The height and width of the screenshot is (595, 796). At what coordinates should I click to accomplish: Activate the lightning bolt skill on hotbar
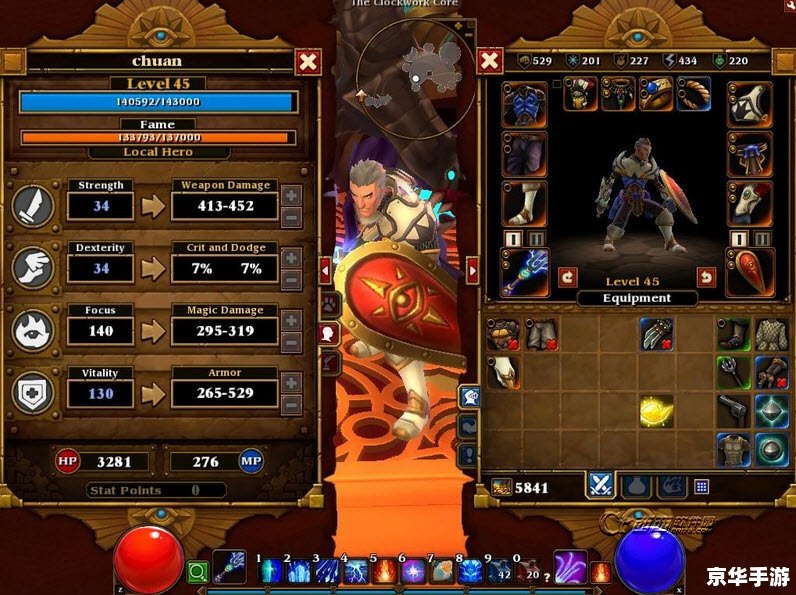coord(356,572)
